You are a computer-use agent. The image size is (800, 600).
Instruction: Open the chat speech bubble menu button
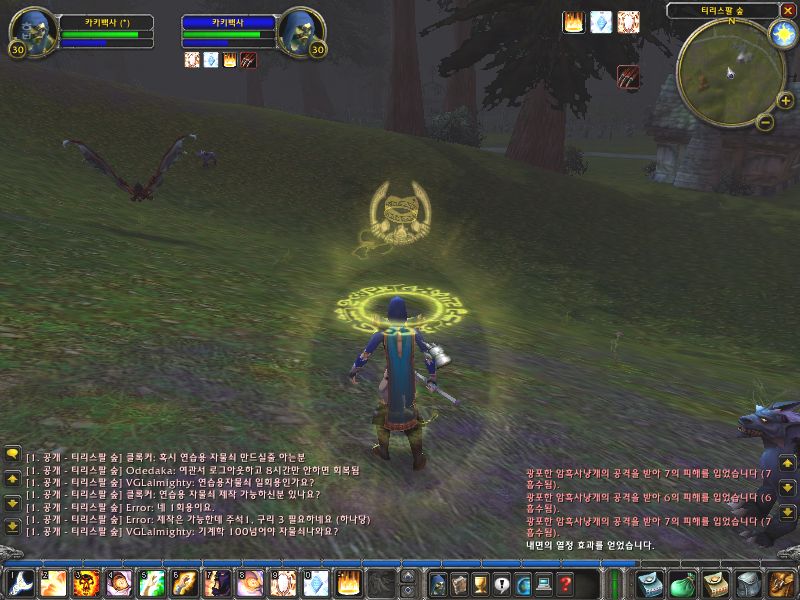point(12,453)
